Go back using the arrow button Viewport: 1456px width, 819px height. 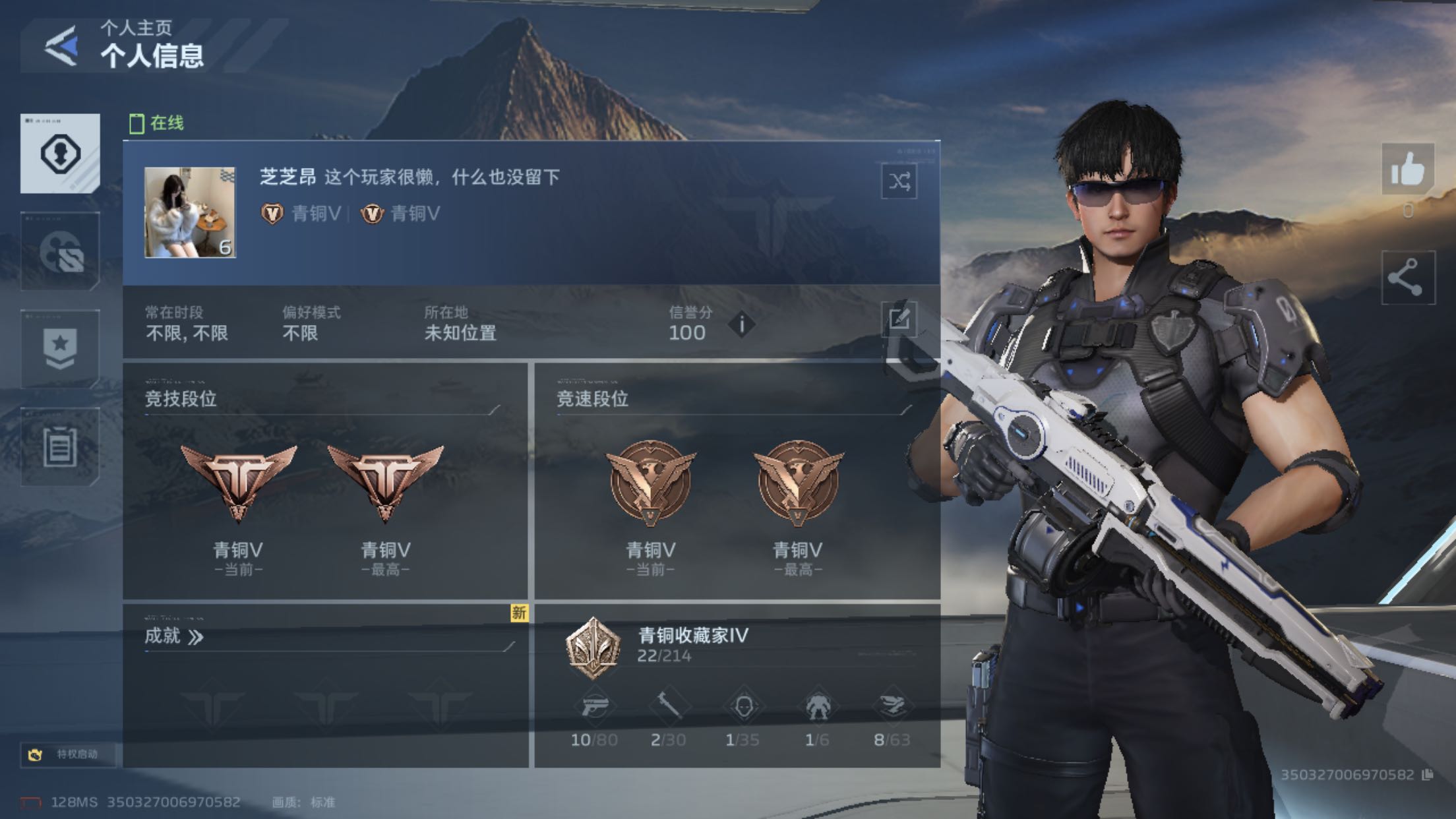61,46
